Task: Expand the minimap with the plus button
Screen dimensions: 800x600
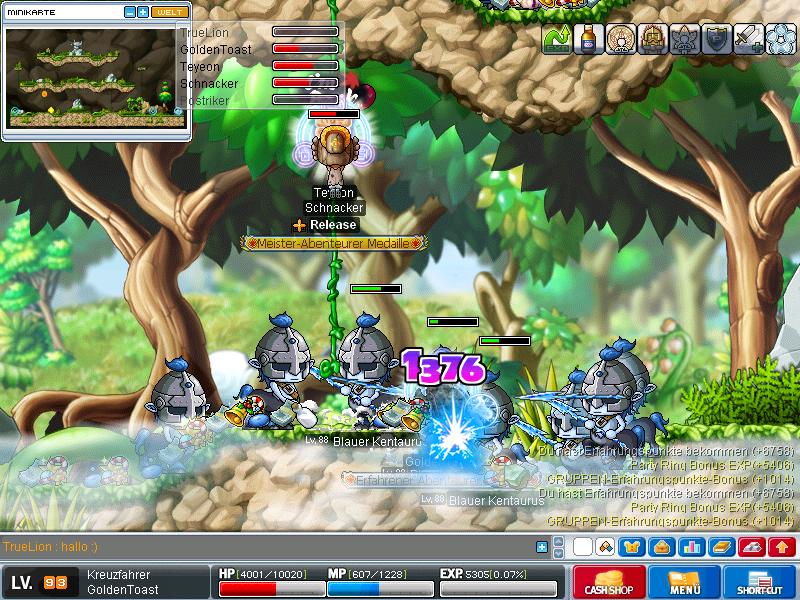Action: pyautogui.click(x=143, y=12)
